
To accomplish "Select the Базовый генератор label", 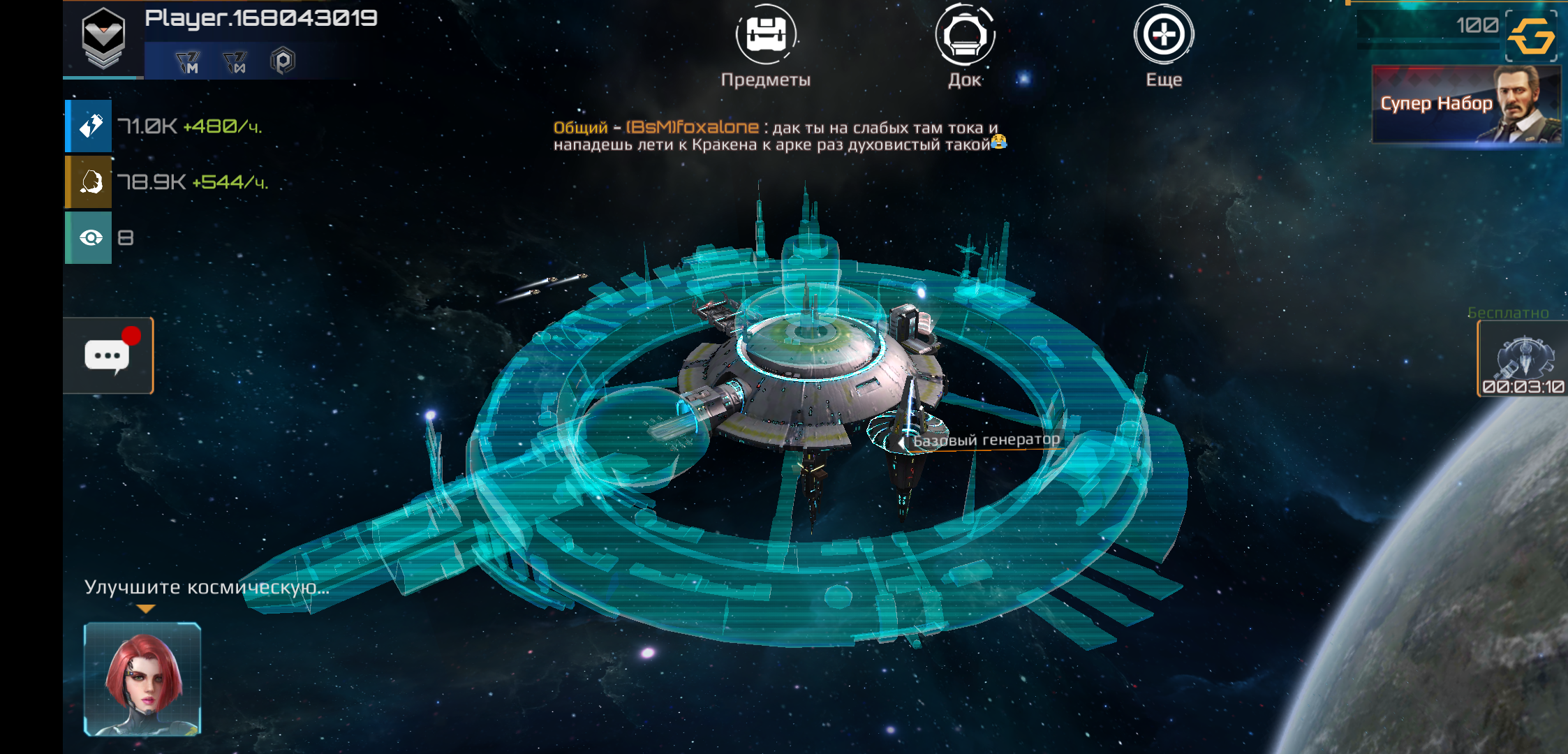I will 986,440.
